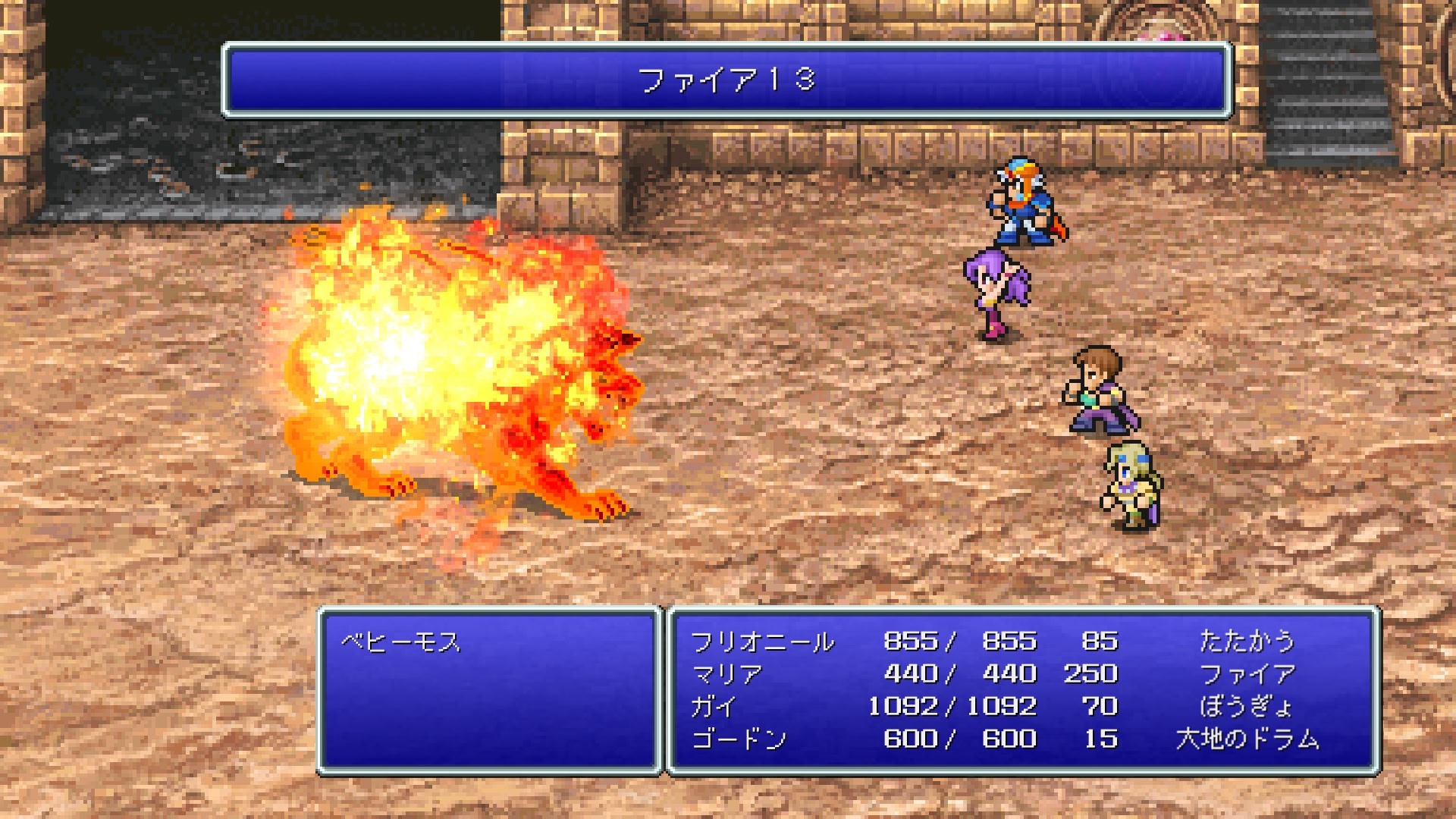The height and width of the screenshot is (819, 1456).
Task: Pick ガイ from the party window
Action: pos(713,707)
